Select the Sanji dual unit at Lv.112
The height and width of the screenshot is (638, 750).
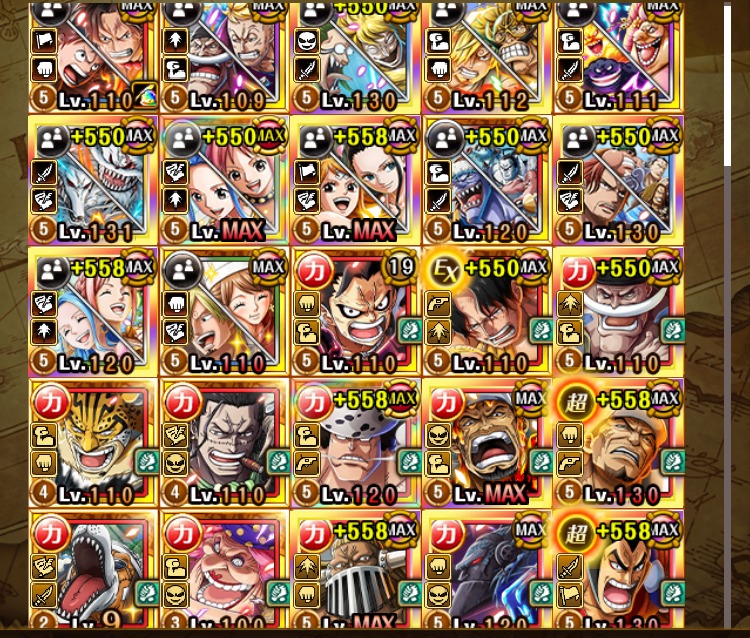pyautogui.click(x=487, y=55)
